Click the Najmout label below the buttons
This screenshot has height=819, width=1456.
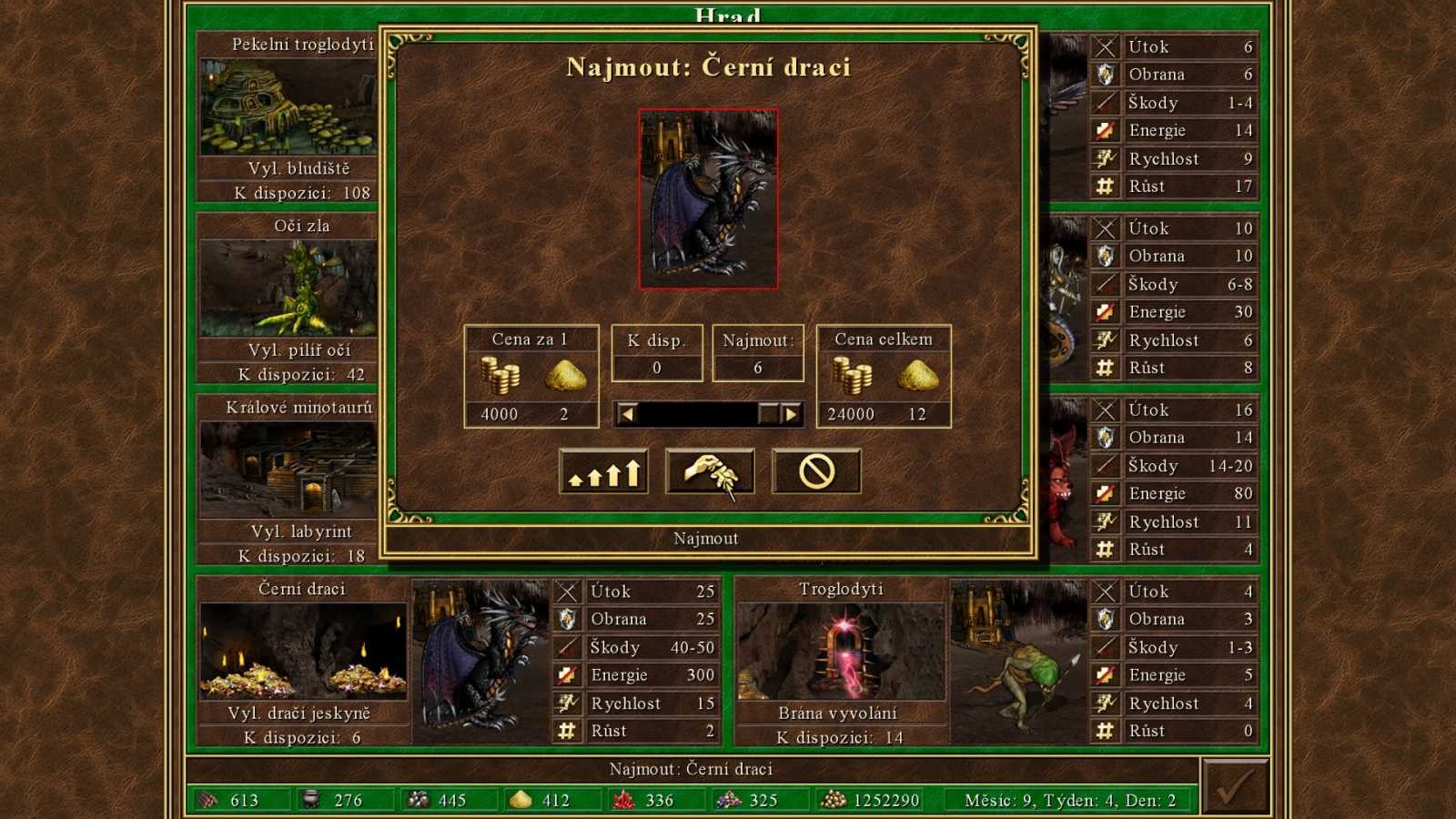[x=710, y=538]
